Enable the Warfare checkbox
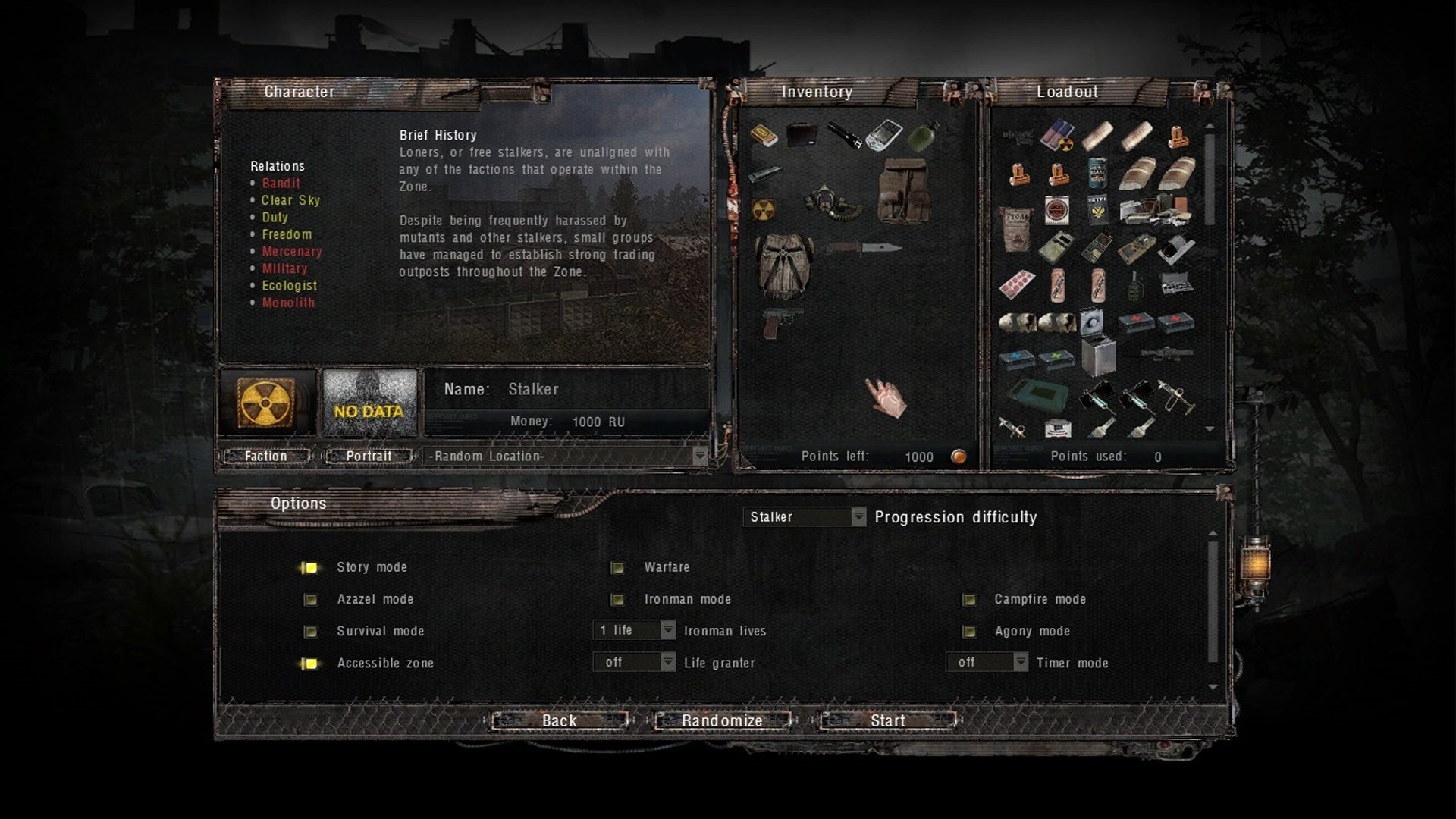 coord(617,568)
